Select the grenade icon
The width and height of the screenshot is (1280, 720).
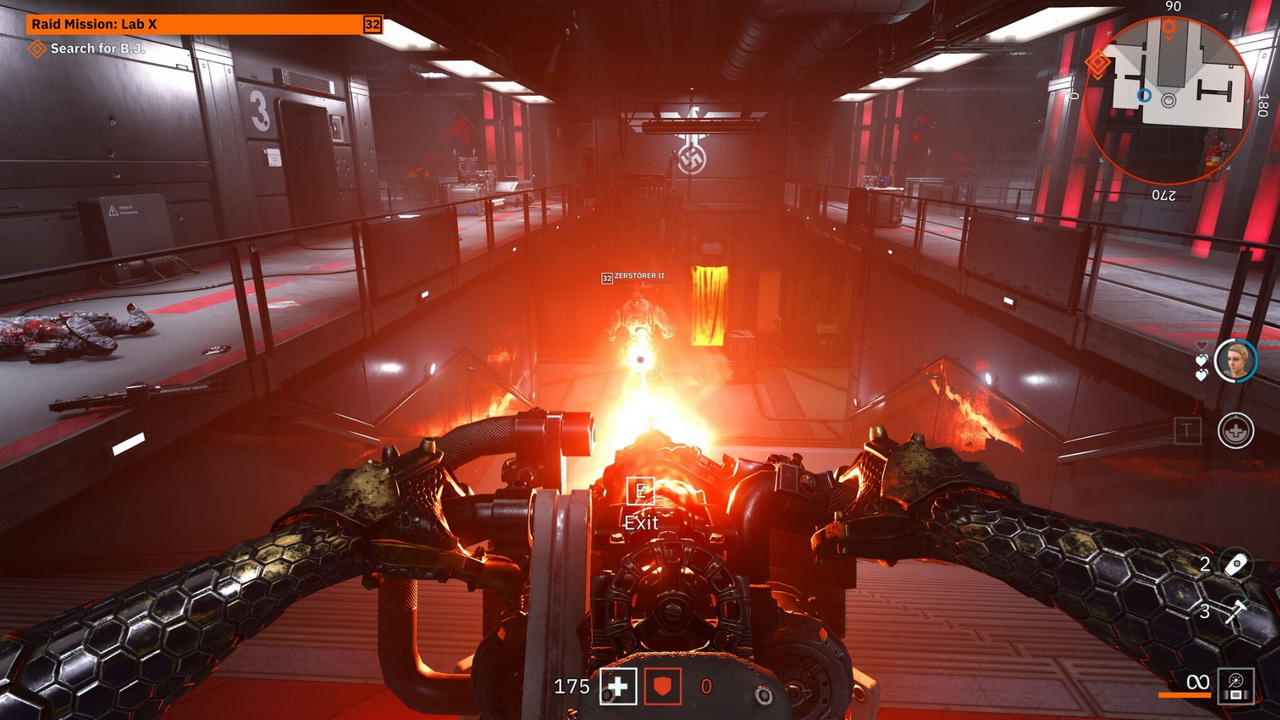click(x=1237, y=564)
